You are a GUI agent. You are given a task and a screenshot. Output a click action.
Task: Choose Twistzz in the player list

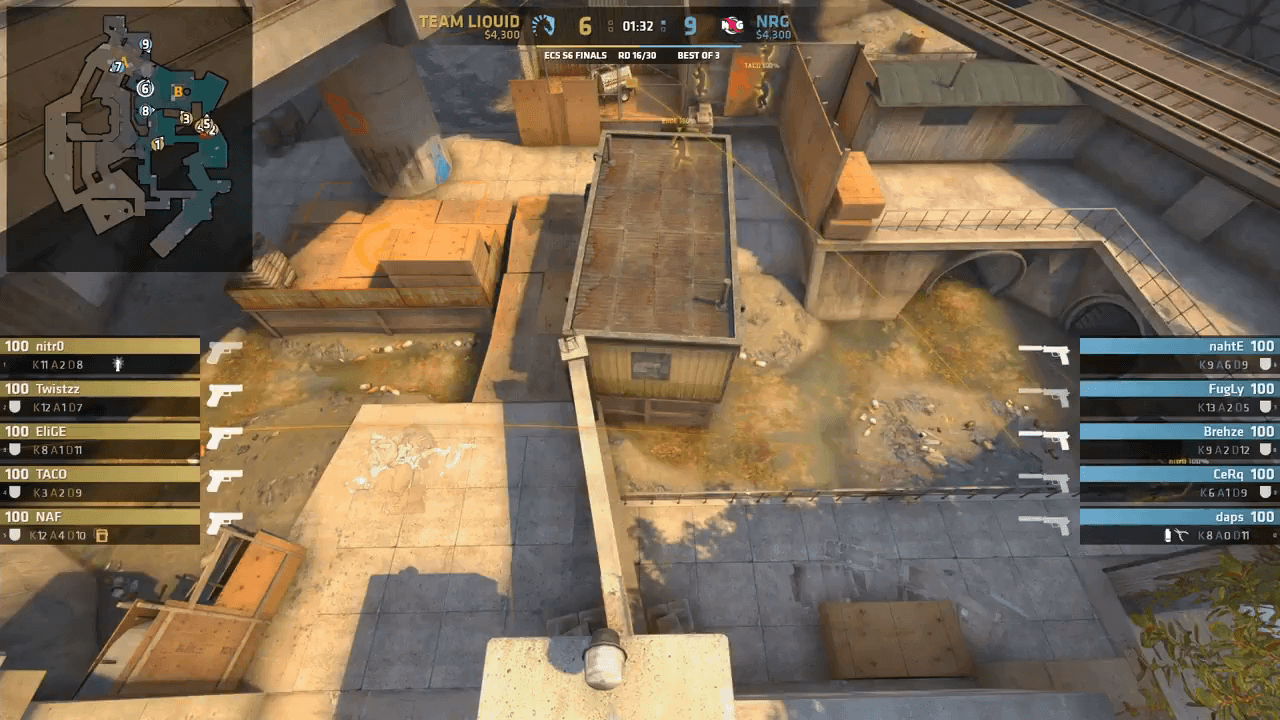[100, 398]
